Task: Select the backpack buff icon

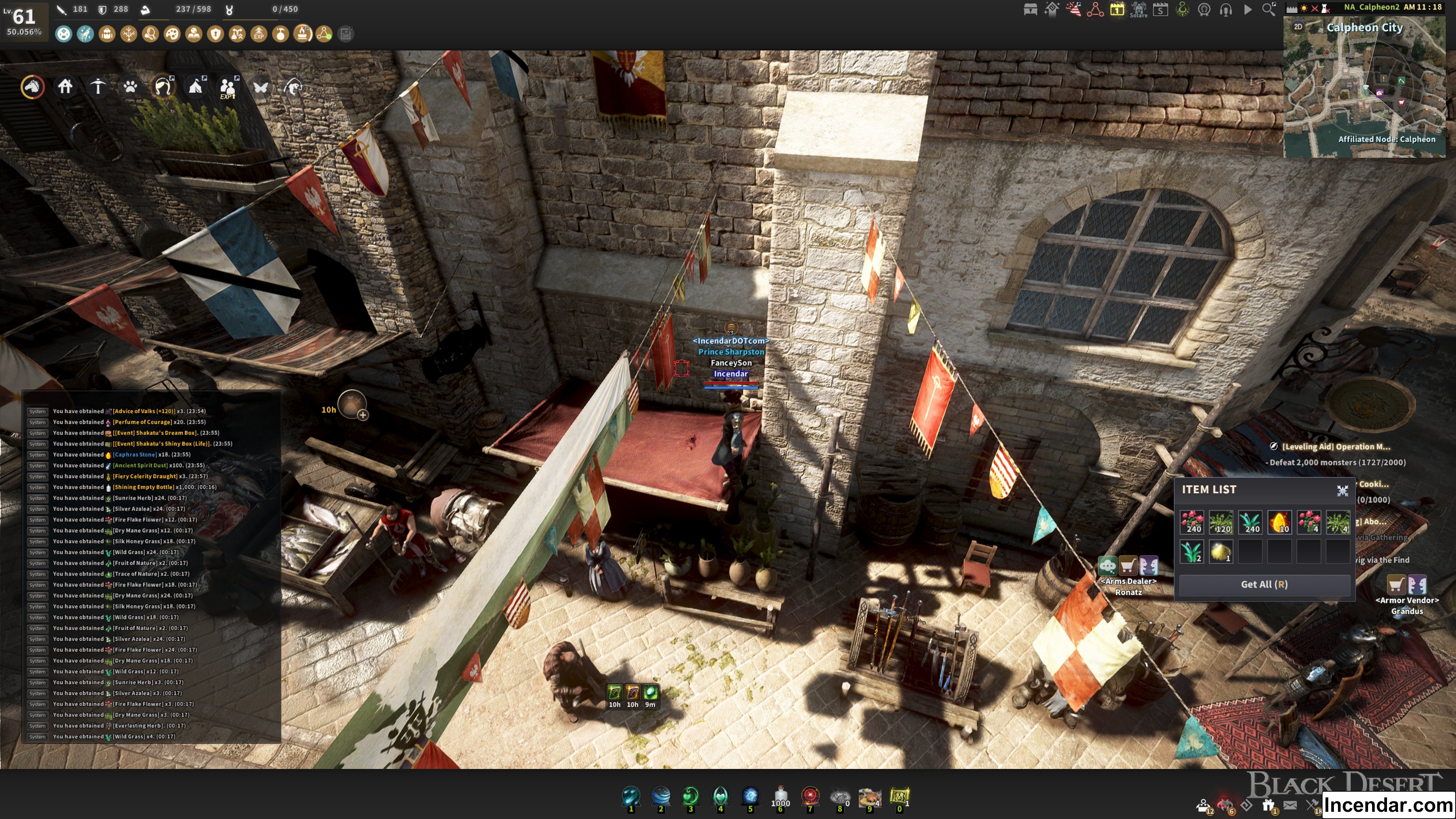Action: coord(107,34)
